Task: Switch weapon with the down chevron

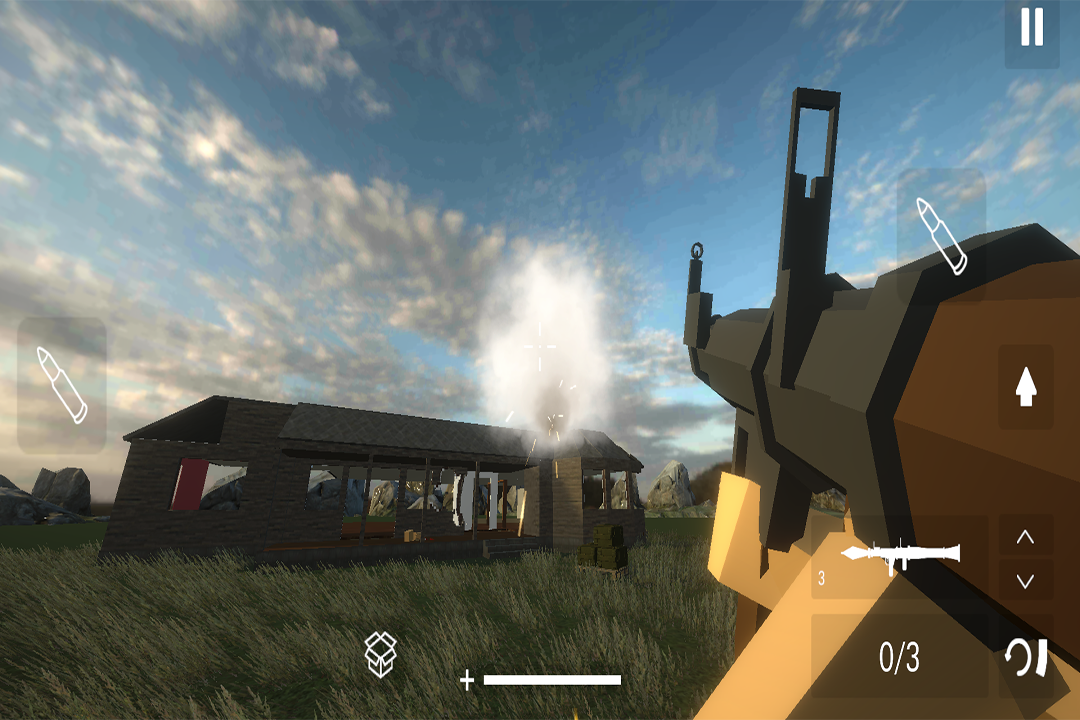Action: pos(1025,580)
